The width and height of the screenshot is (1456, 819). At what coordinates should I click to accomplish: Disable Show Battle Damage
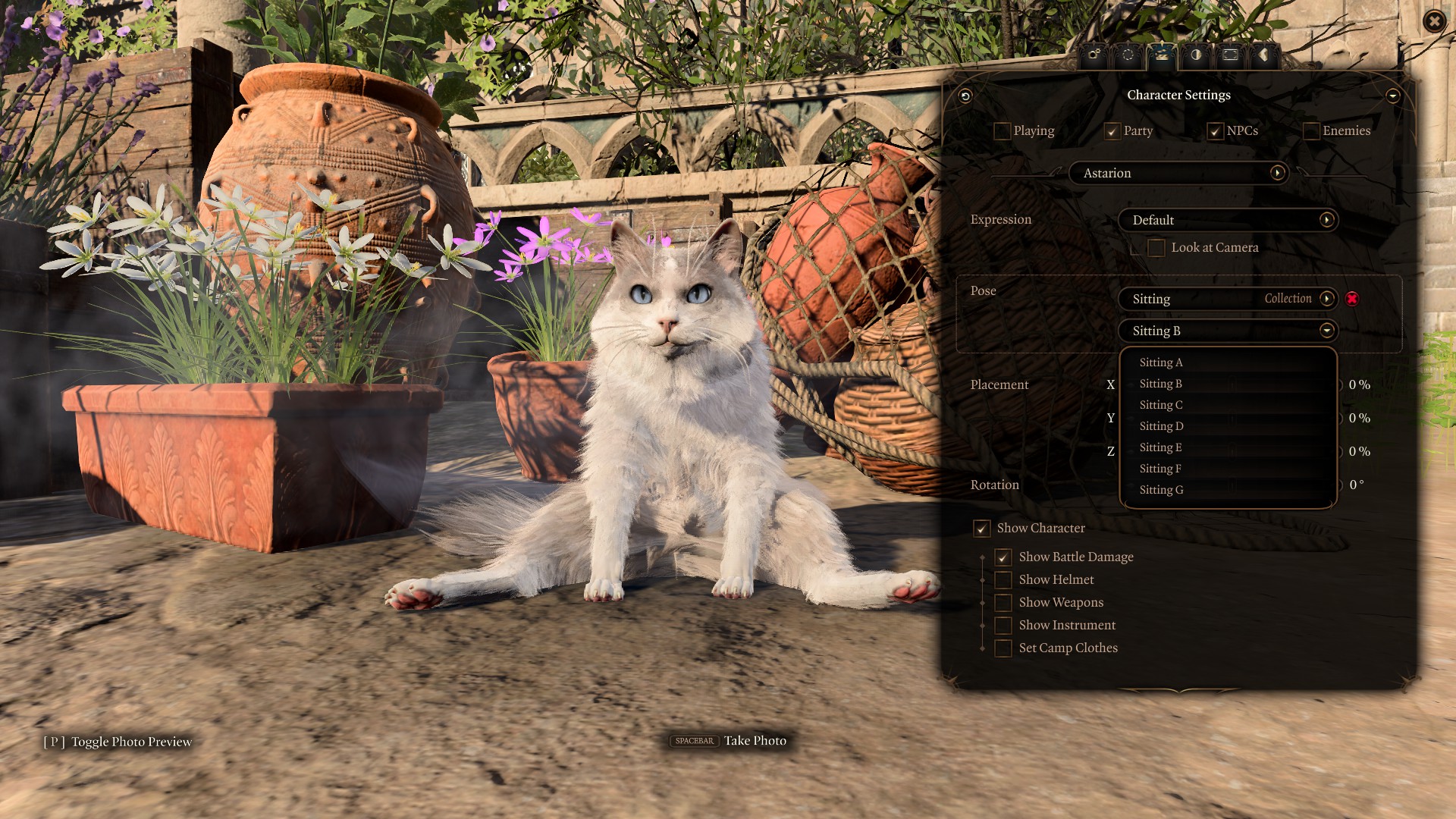tap(1003, 557)
